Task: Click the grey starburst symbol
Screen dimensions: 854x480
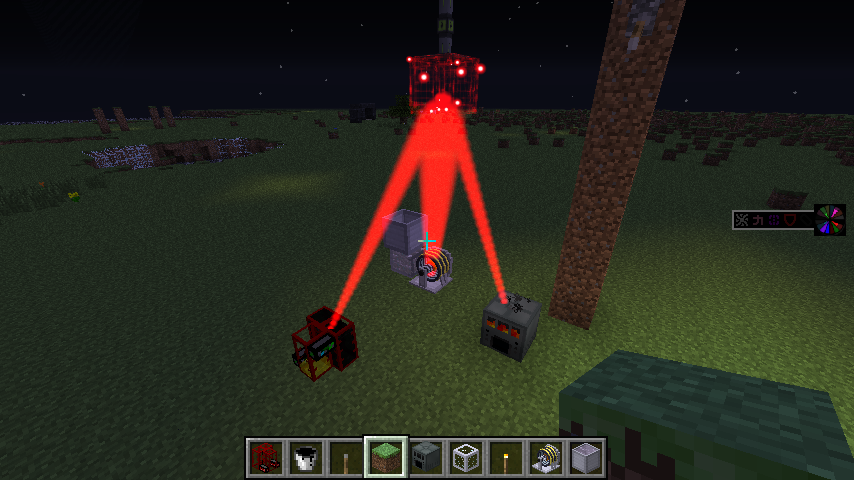Action: pos(742,220)
